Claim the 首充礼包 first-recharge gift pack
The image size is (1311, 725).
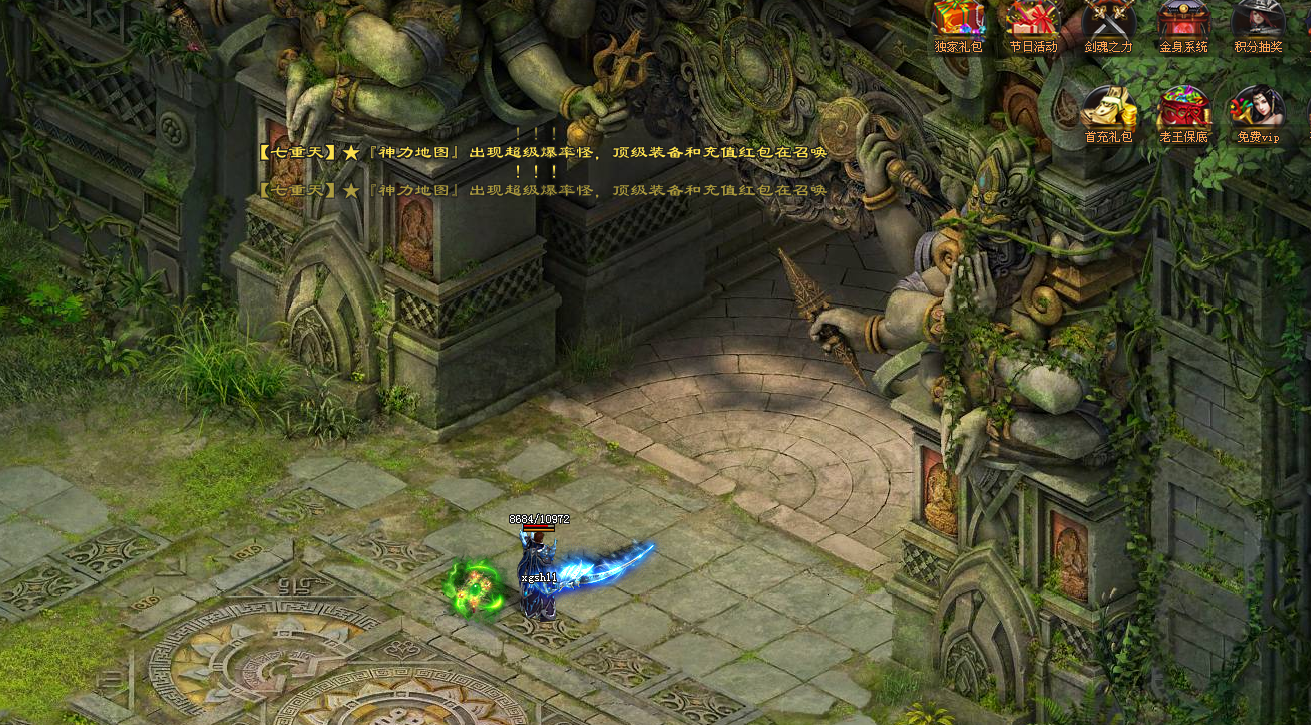pos(1108,110)
